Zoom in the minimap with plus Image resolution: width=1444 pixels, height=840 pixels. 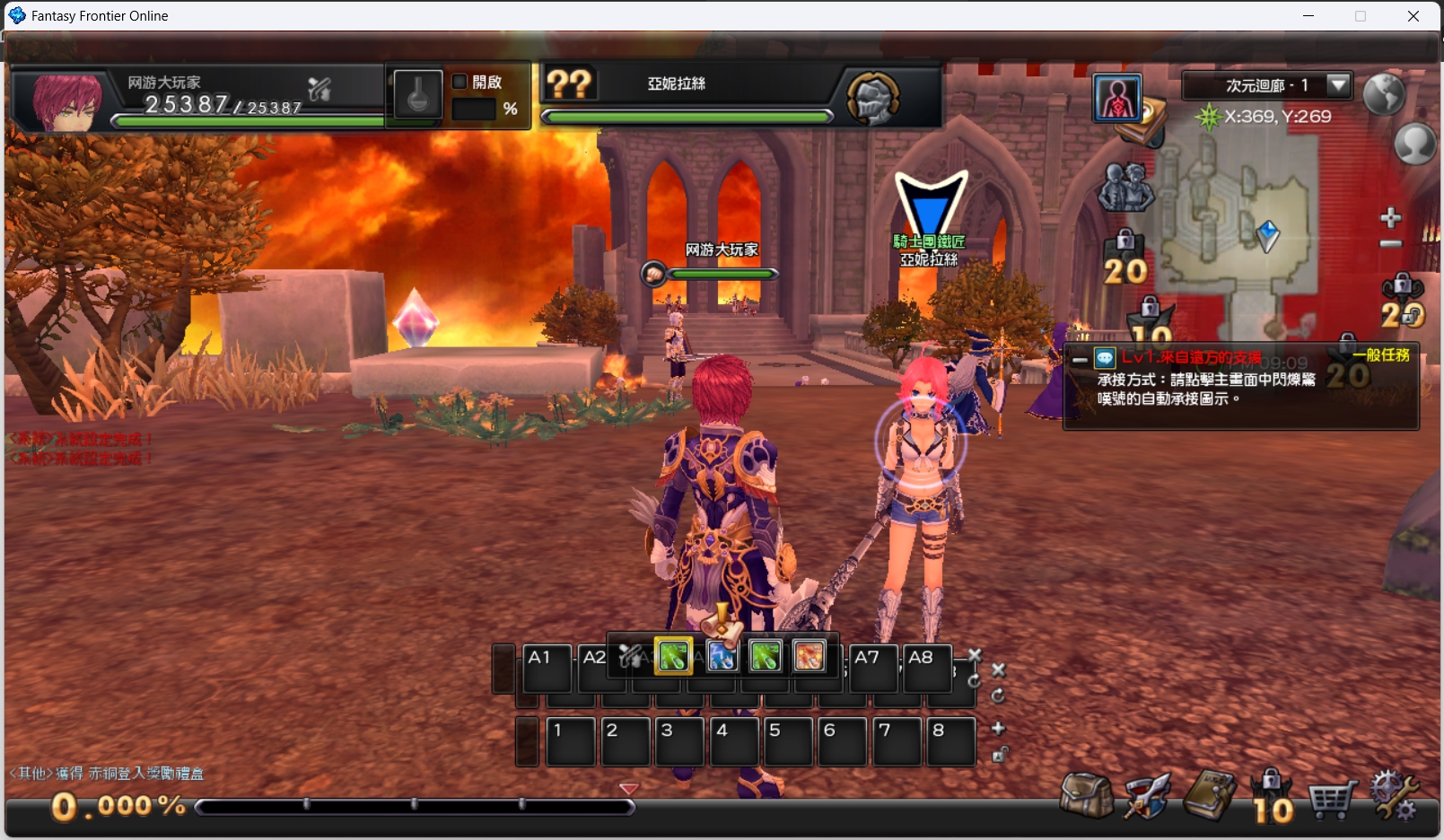[1391, 217]
